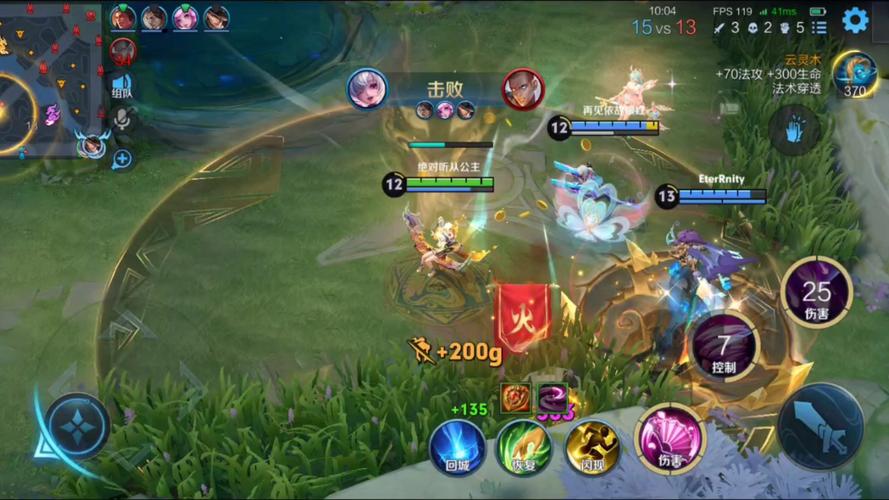The height and width of the screenshot is (500, 889).
Task: Activate the pink fan 伤害 skill
Action: [x=670, y=438]
